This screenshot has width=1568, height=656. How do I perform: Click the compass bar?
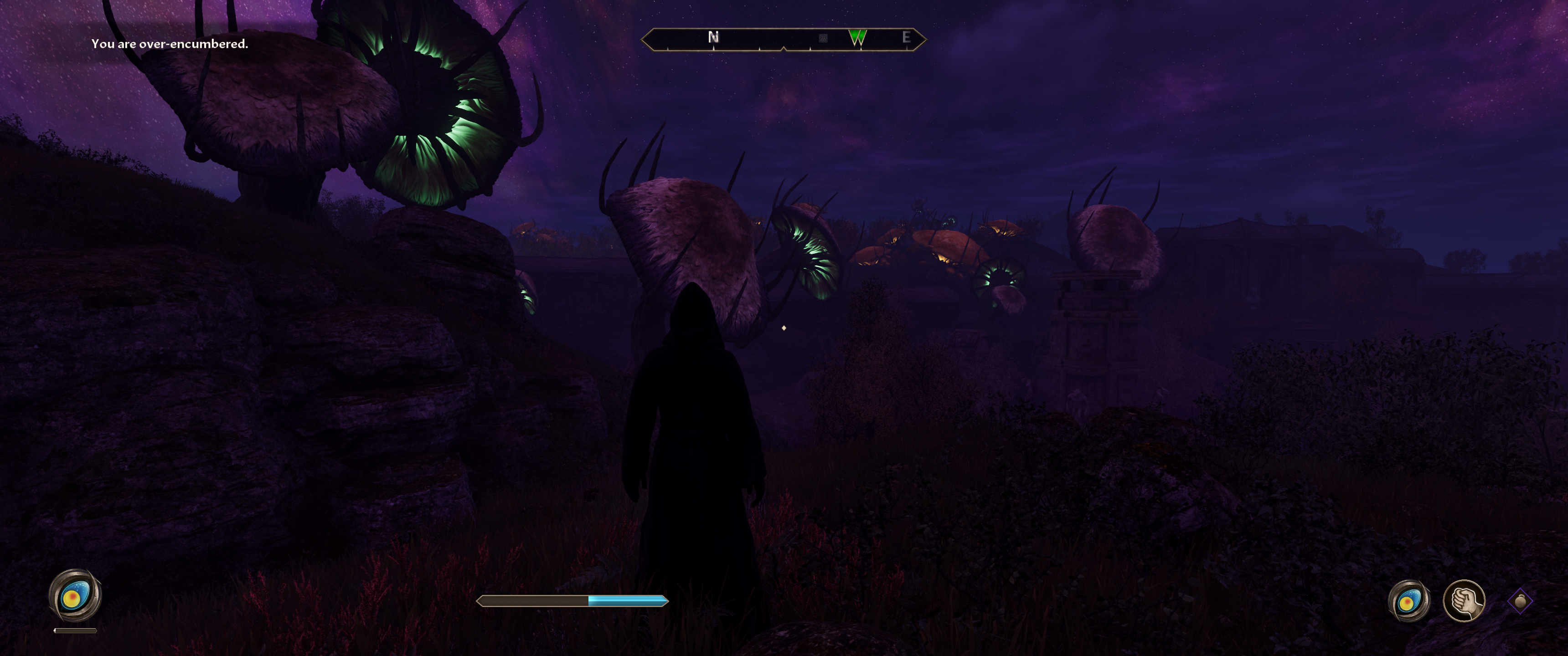coord(784,39)
